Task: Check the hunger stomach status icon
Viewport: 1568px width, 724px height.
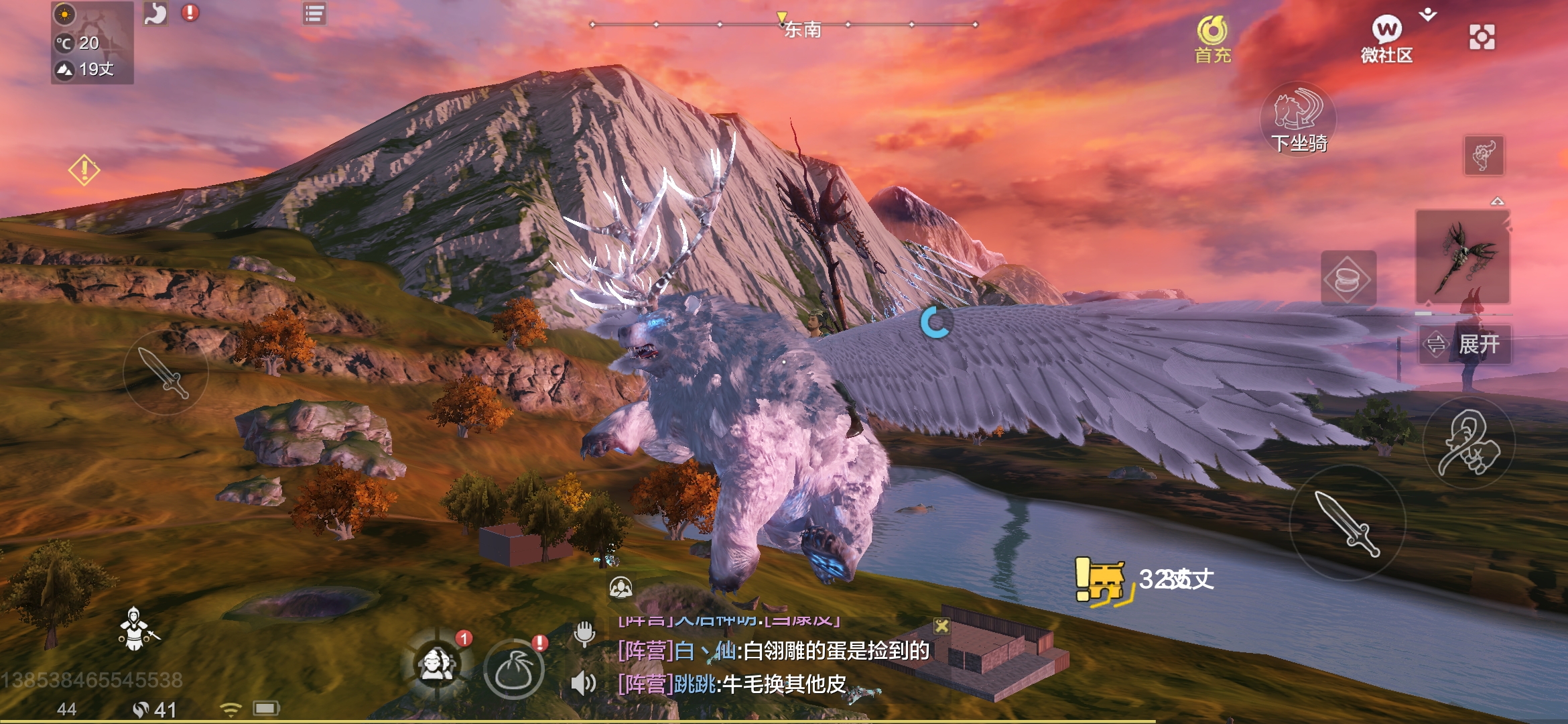Action: coord(154,13)
